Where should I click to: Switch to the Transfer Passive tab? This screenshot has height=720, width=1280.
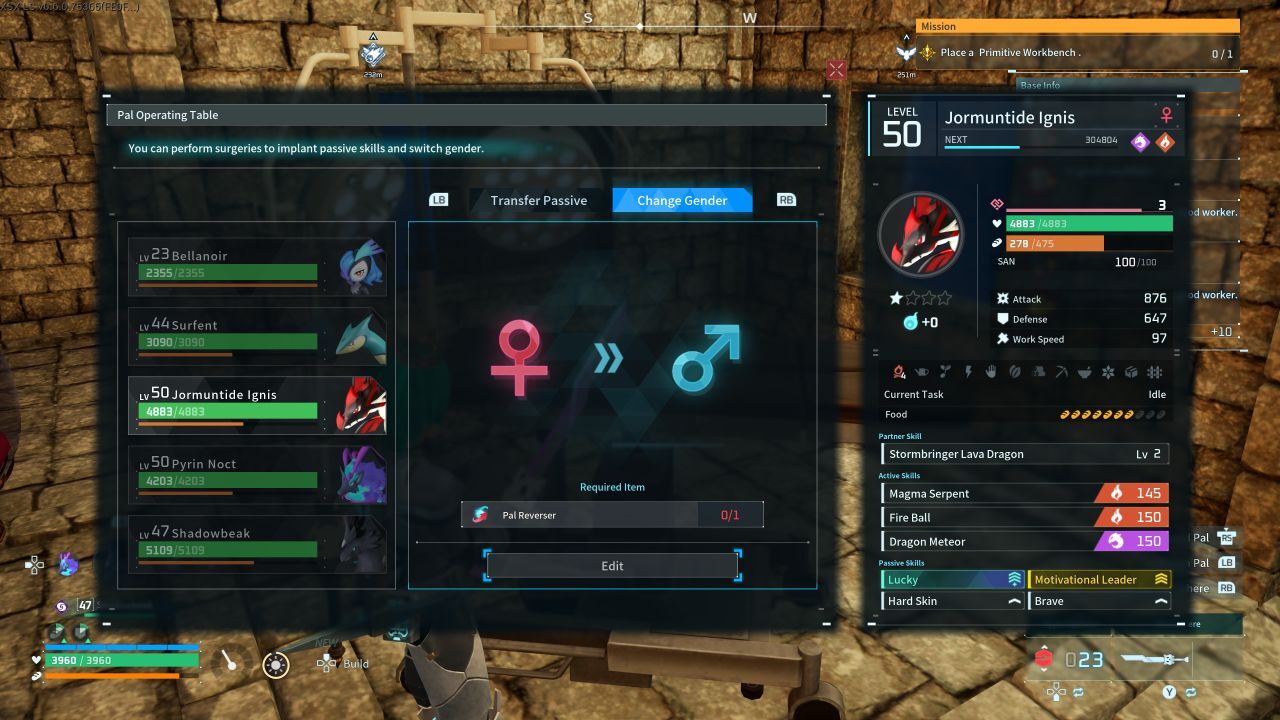click(538, 200)
